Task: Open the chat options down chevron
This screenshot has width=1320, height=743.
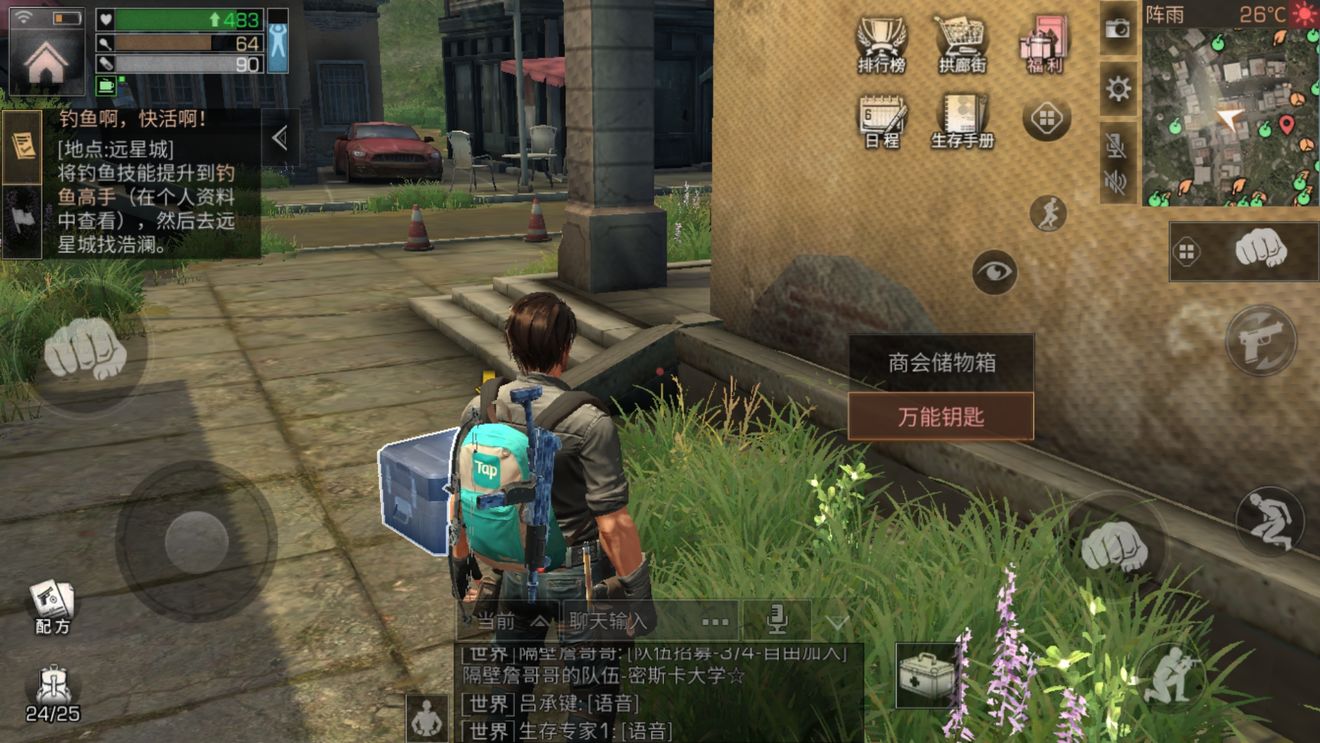Action: [x=836, y=620]
